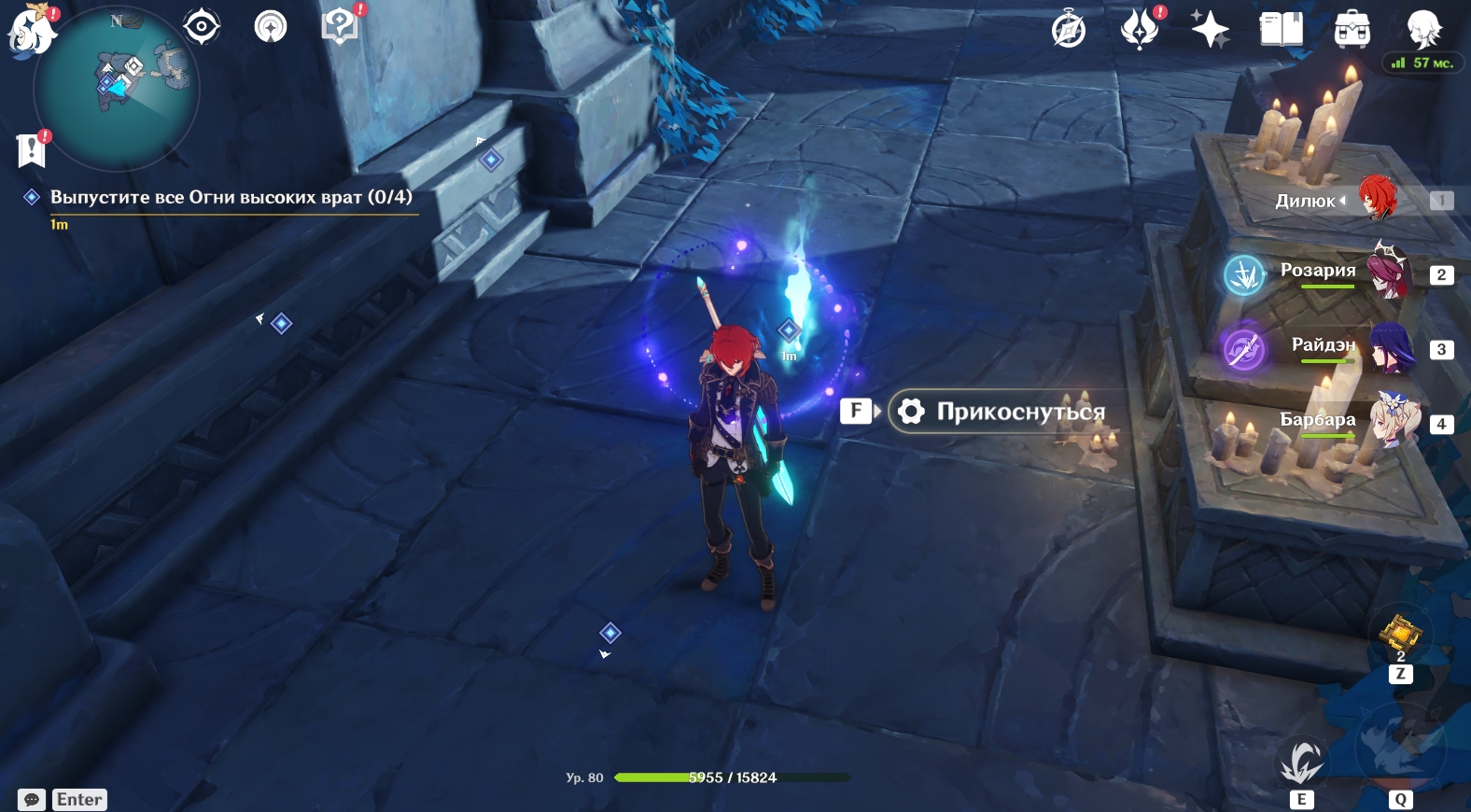This screenshot has width=1471, height=812.
Task: Activate Diluc's elemental burst icon
Action: (1399, 749)
